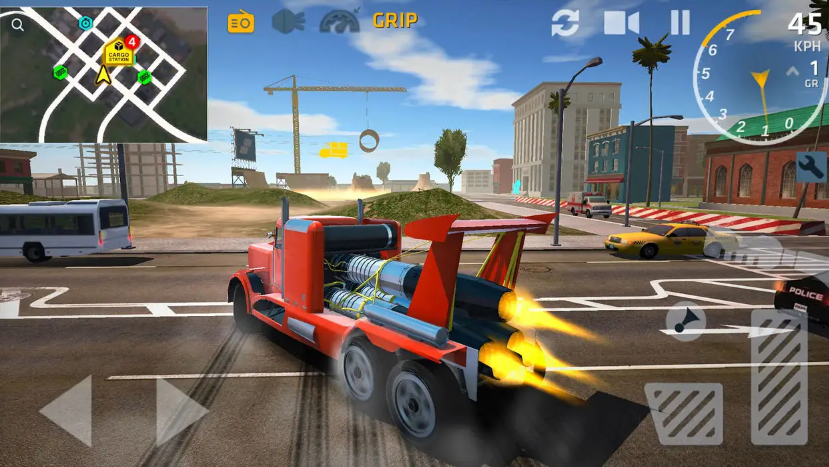Steer right with the right arrow

[181, 410]
